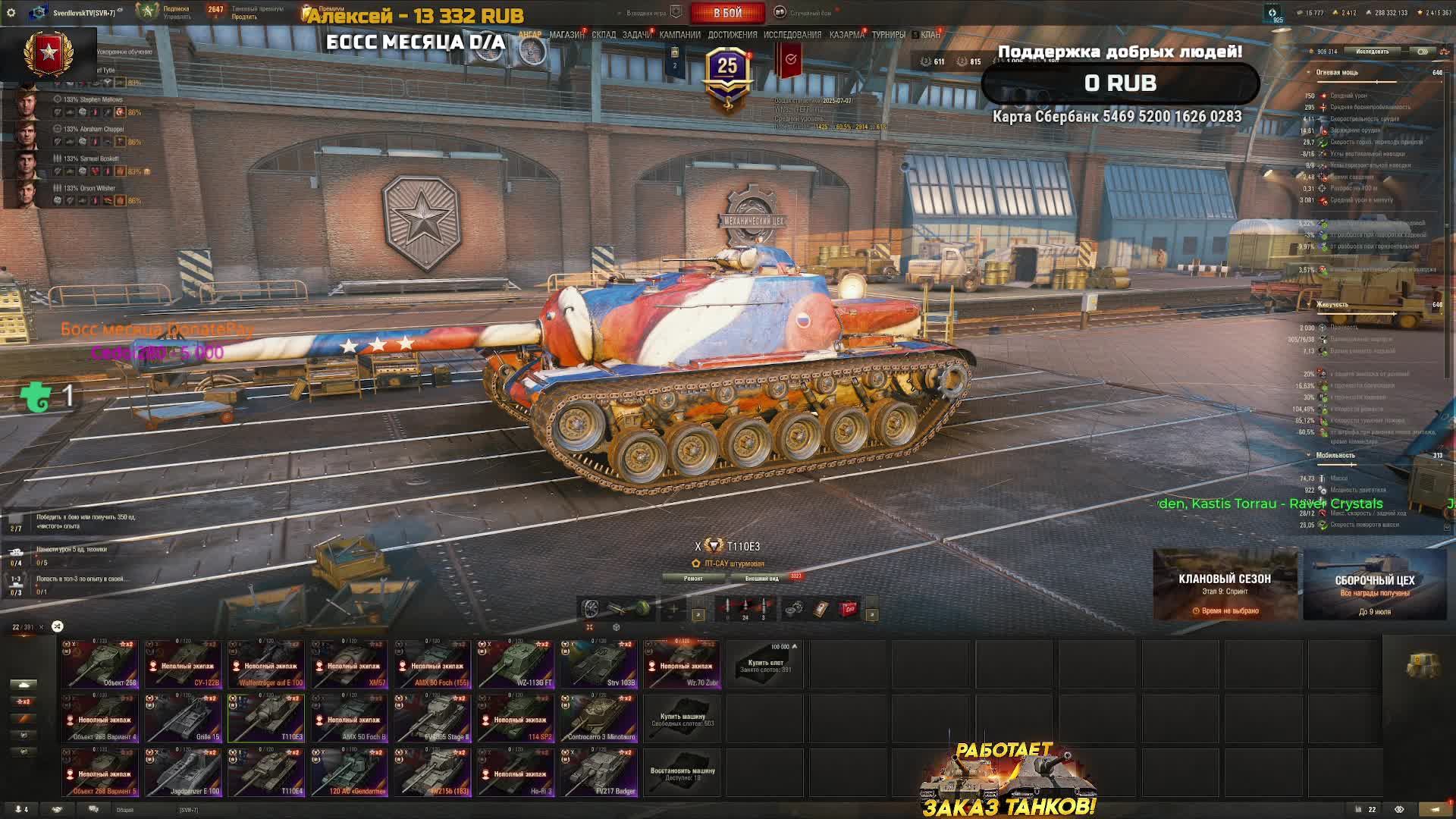Viewport: 1456px width, 819px height.
Task: Click the Ремонт repair button
Action: click(693, 579)
